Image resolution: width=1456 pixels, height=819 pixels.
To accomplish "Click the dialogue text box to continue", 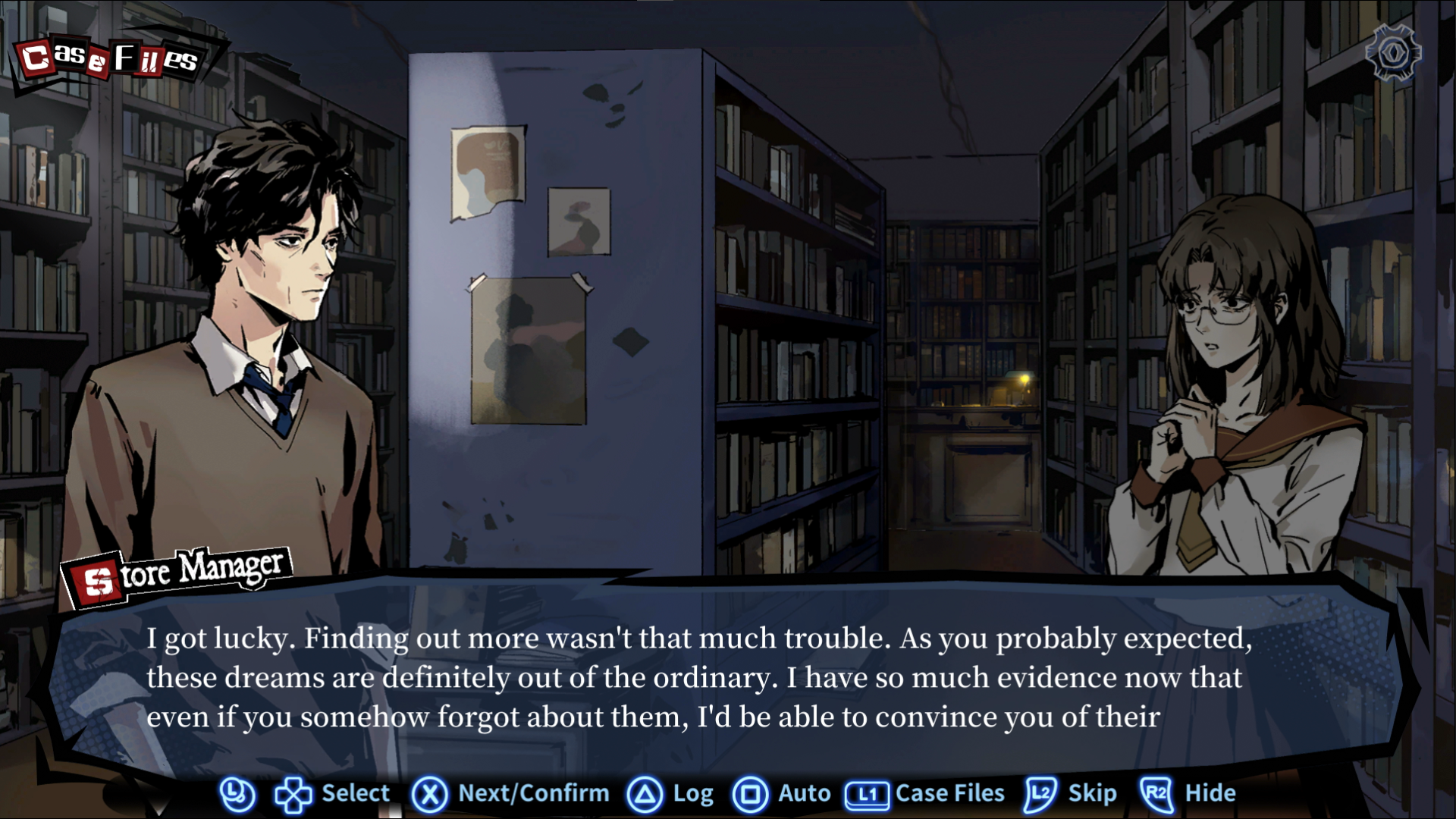I will pyautogui.click(x=728, y=675).
